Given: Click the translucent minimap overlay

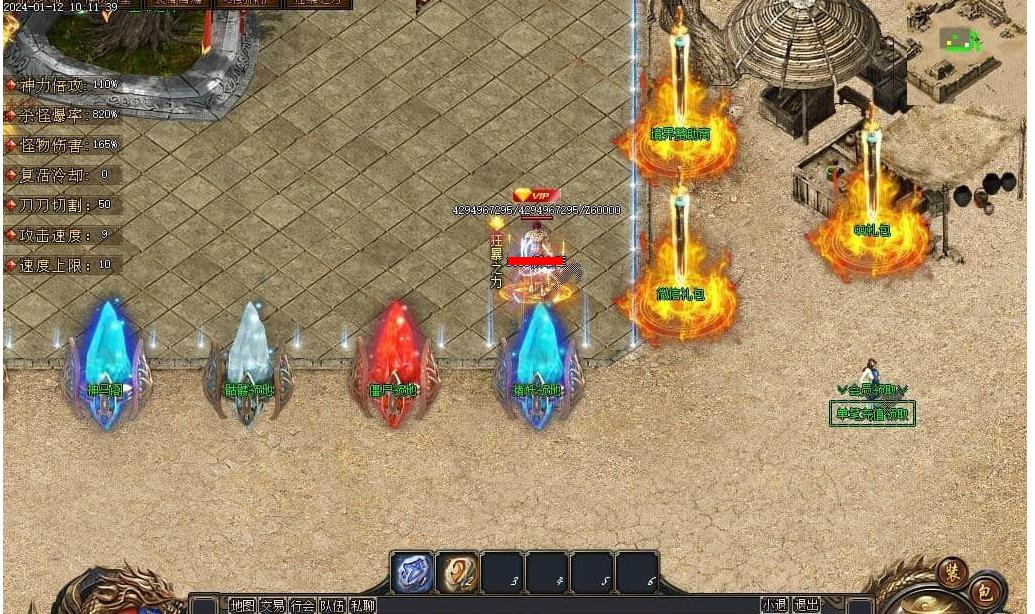Looking at the screenshot, I should pyautogui.click(x=960, y=40).
